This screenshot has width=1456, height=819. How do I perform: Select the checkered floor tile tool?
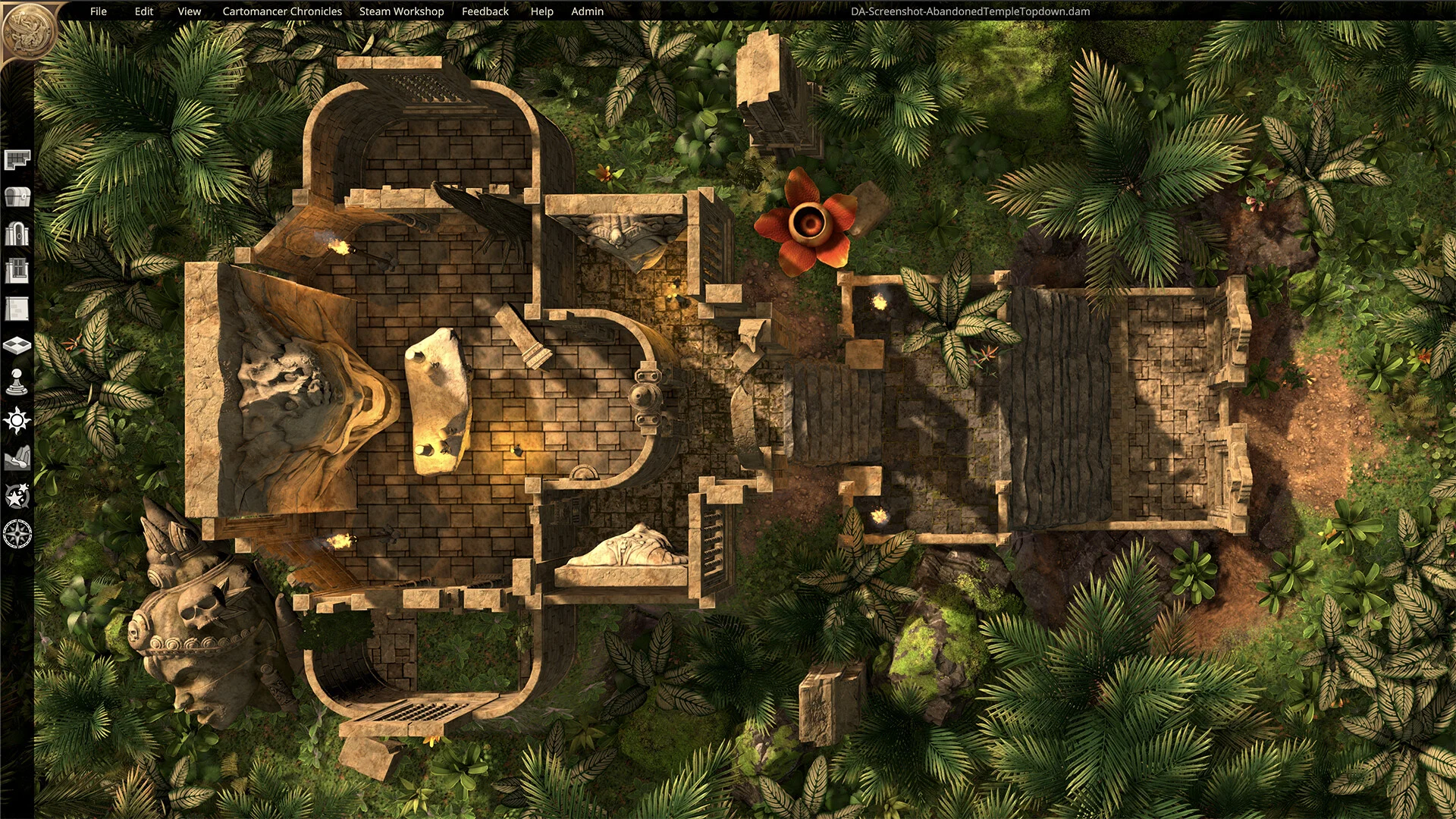[x=17, y=346]
